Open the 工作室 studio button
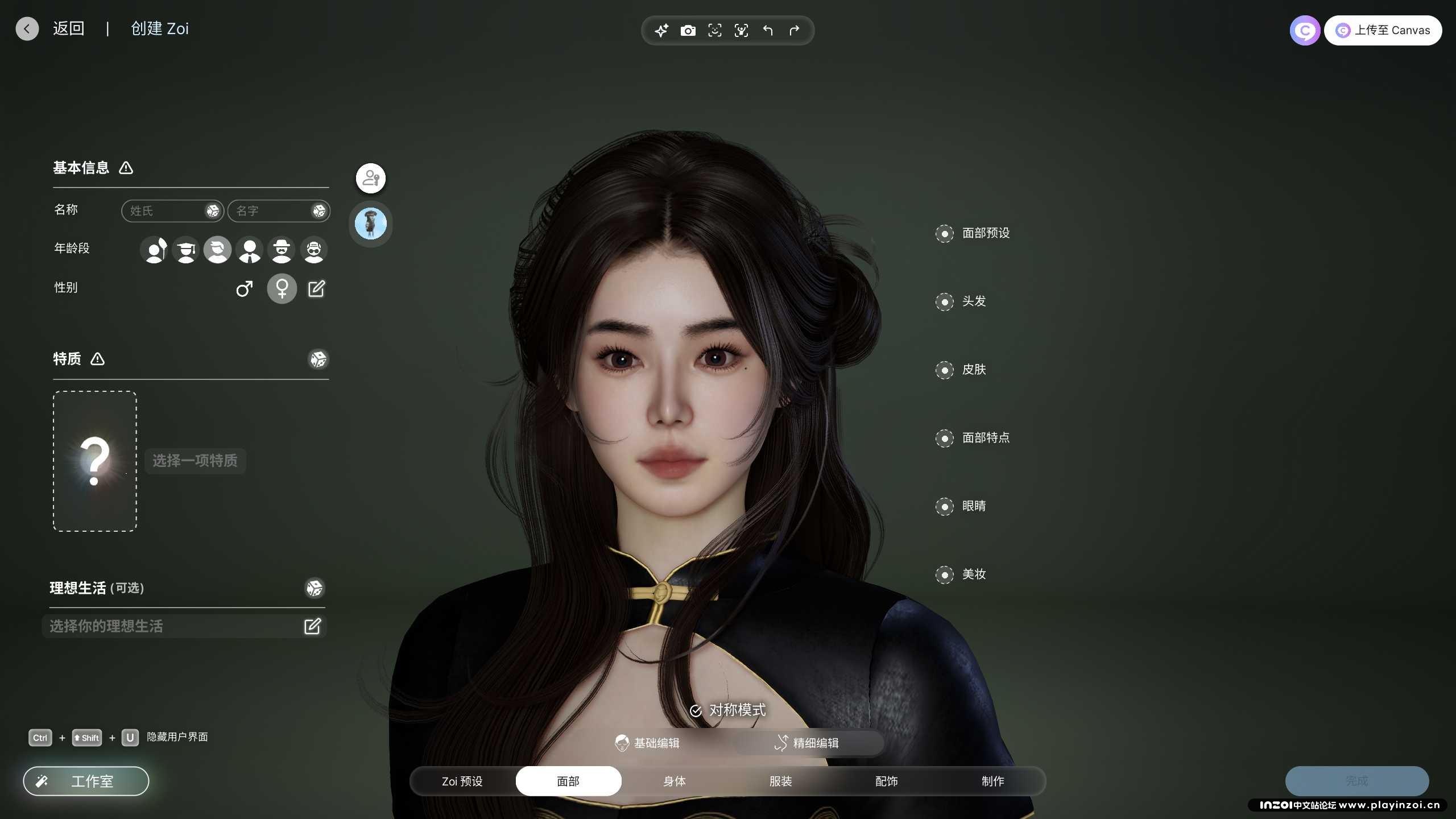The width and height of the screenshot is (1456, 819). pos(86,781)
